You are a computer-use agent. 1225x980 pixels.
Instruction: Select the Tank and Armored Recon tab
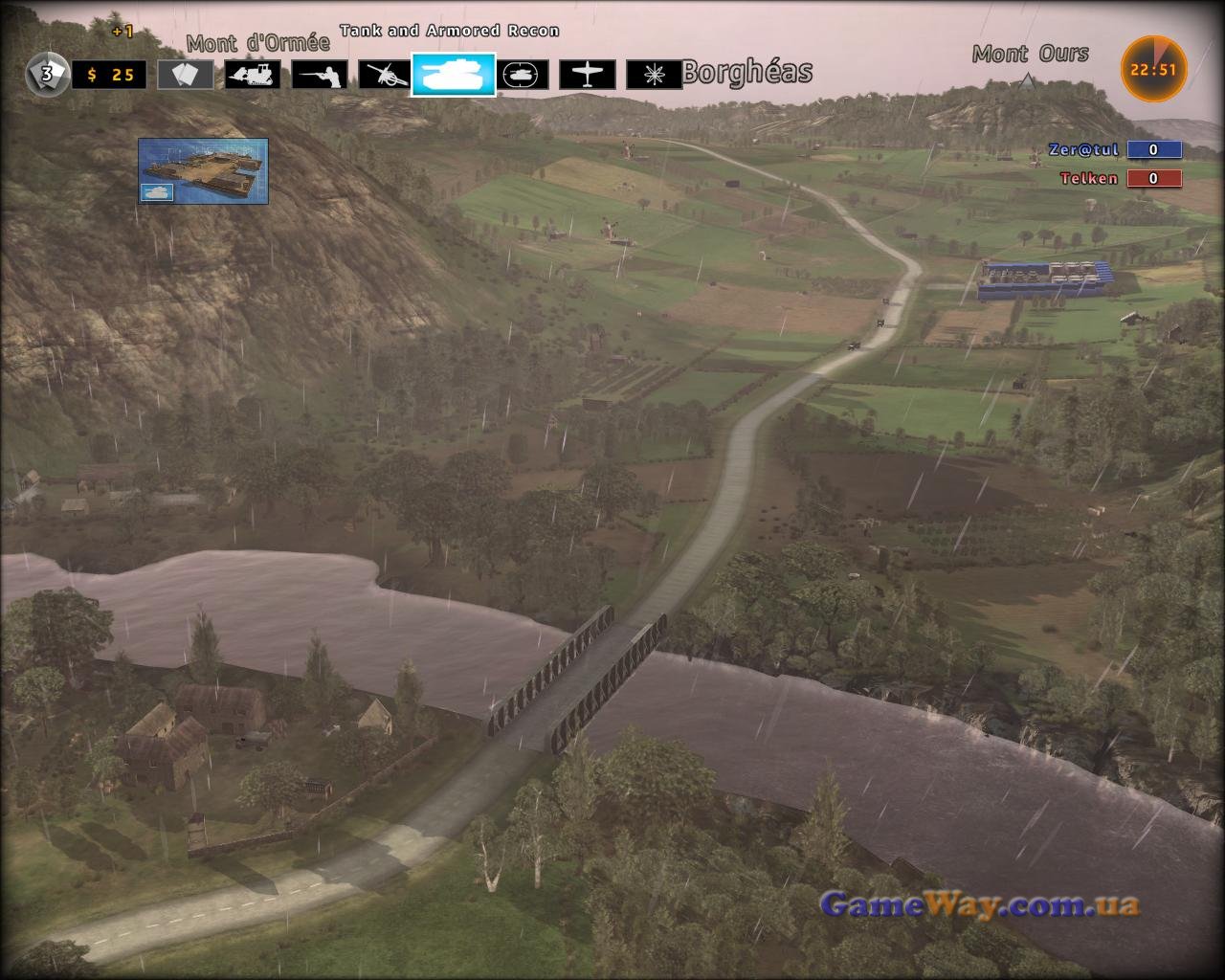[454, 75]
